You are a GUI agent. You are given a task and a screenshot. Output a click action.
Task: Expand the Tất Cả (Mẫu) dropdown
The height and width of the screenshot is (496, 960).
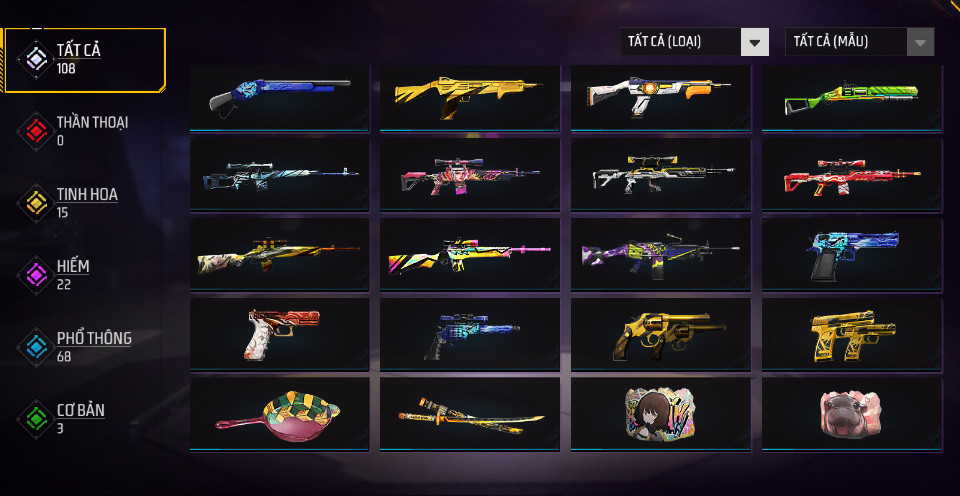point(860,42)
